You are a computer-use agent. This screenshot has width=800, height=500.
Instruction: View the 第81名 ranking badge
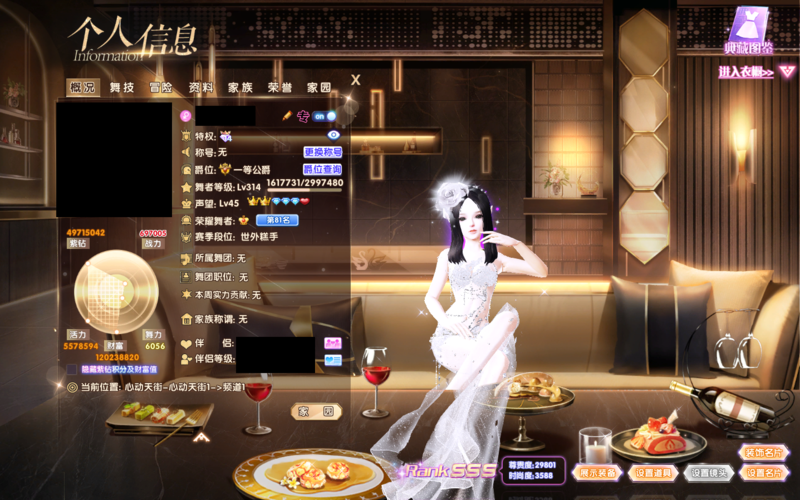click(278, 220)
